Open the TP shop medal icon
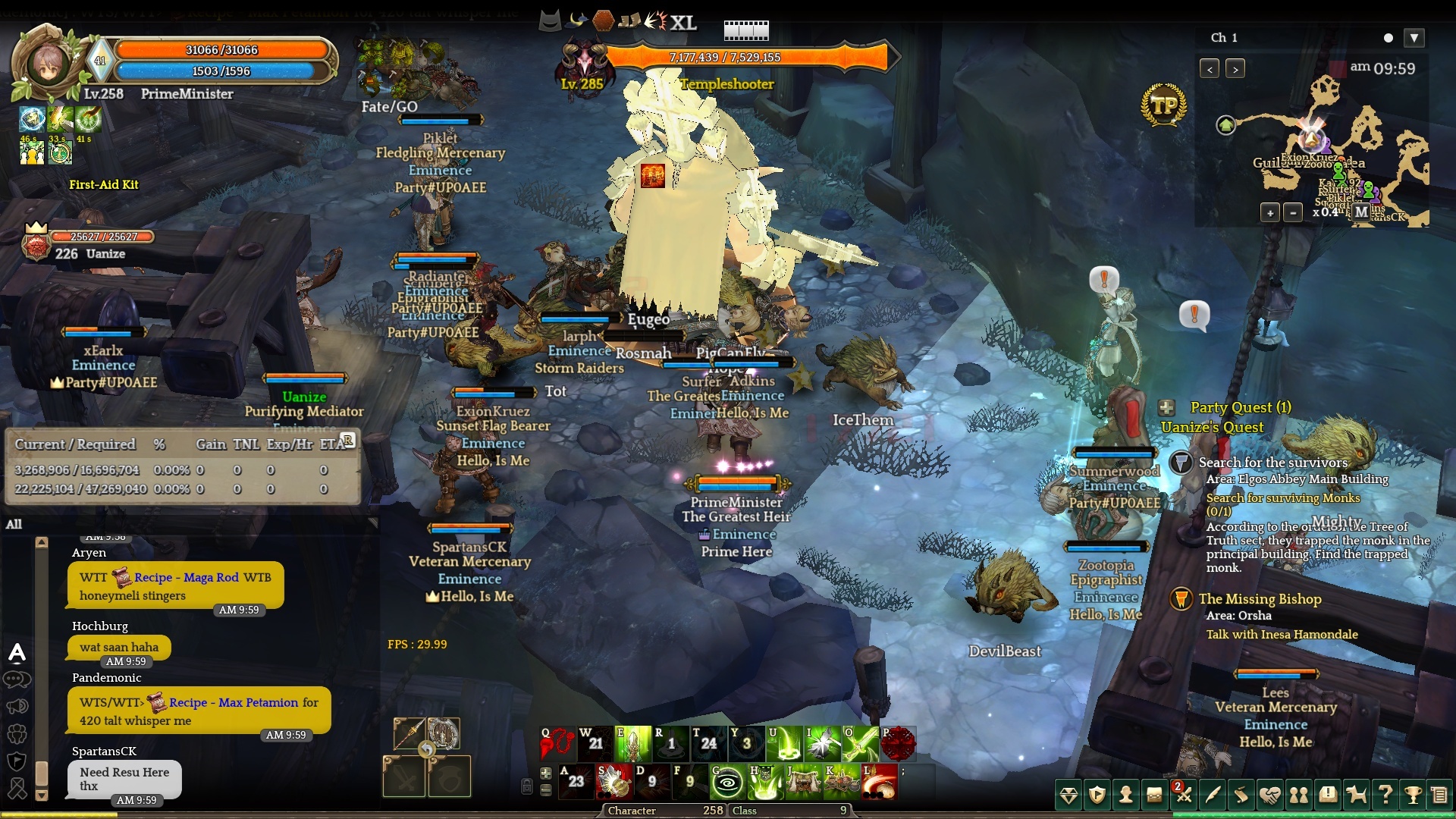Viewport: 1456px width, 819px height. click(x=1163, y=105)
